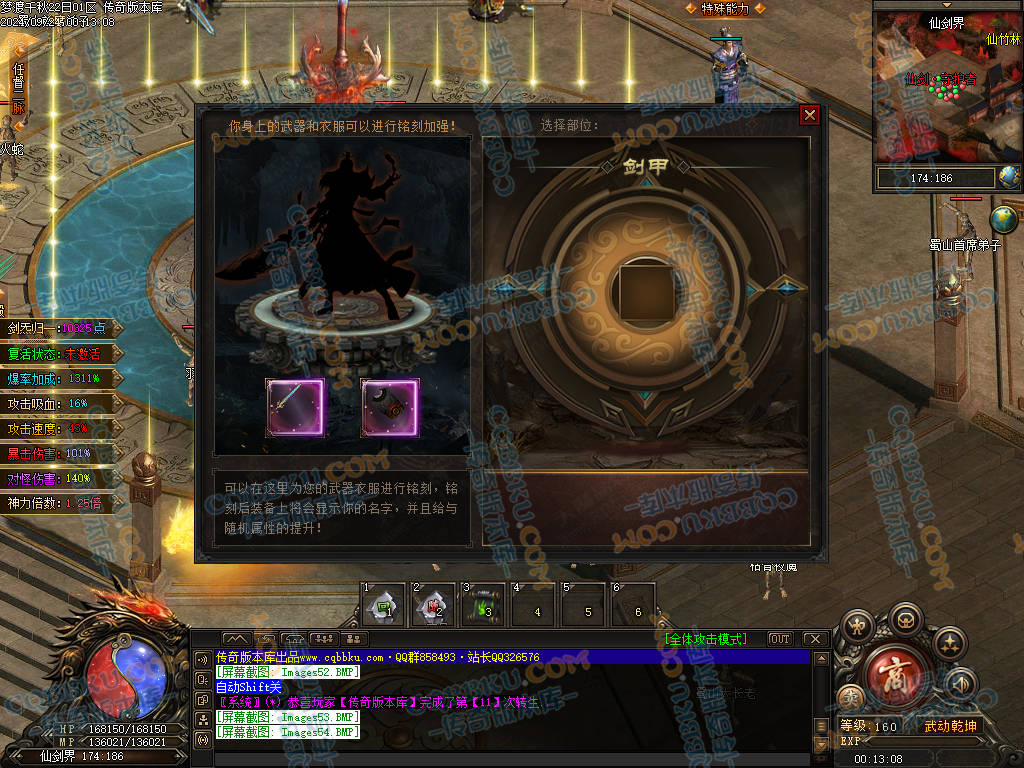This screenshot has height=768, width=1024.
Task: Click the 武动乾坤 button
Action: 949,726
